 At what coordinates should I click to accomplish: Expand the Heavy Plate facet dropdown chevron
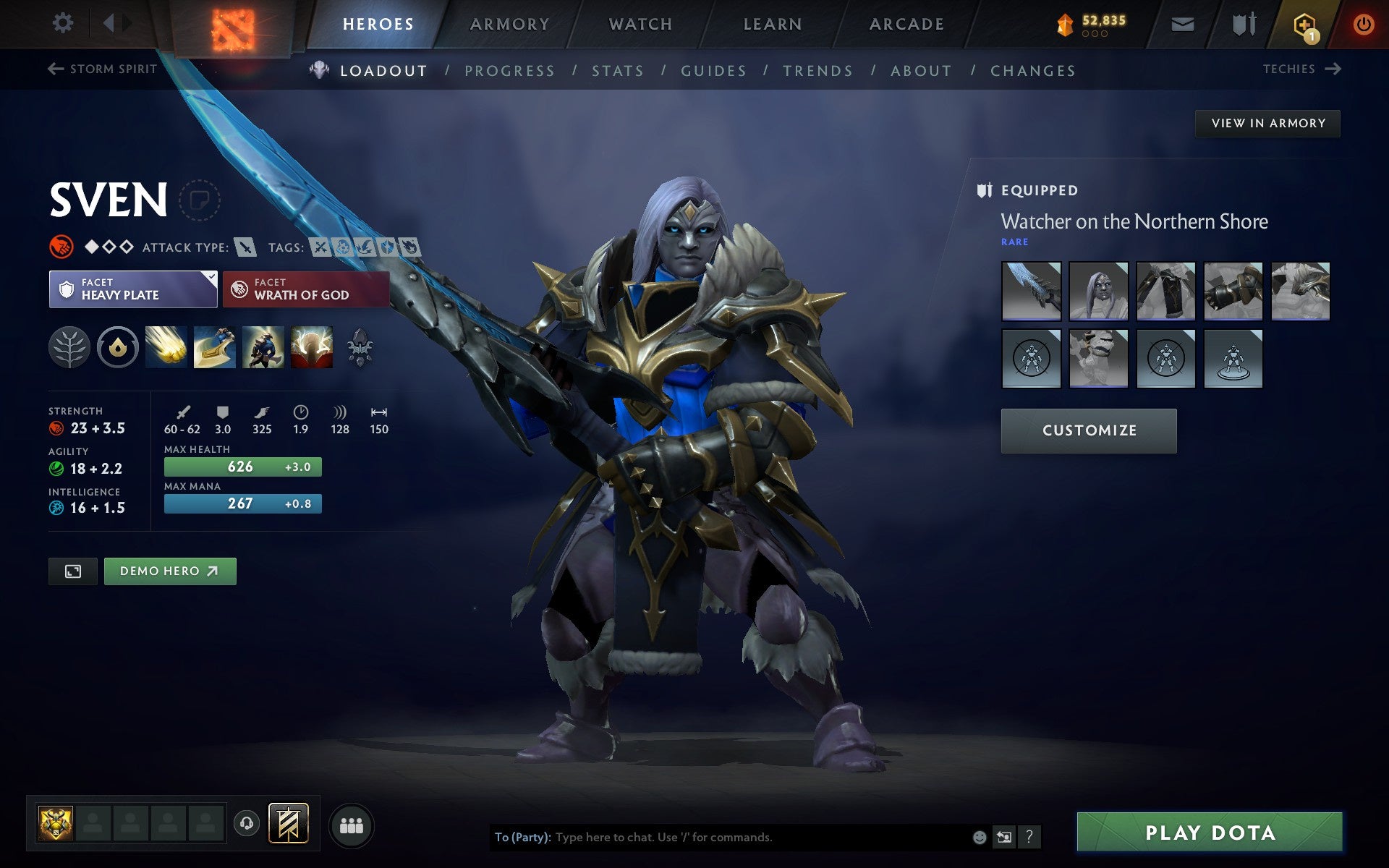210,277
